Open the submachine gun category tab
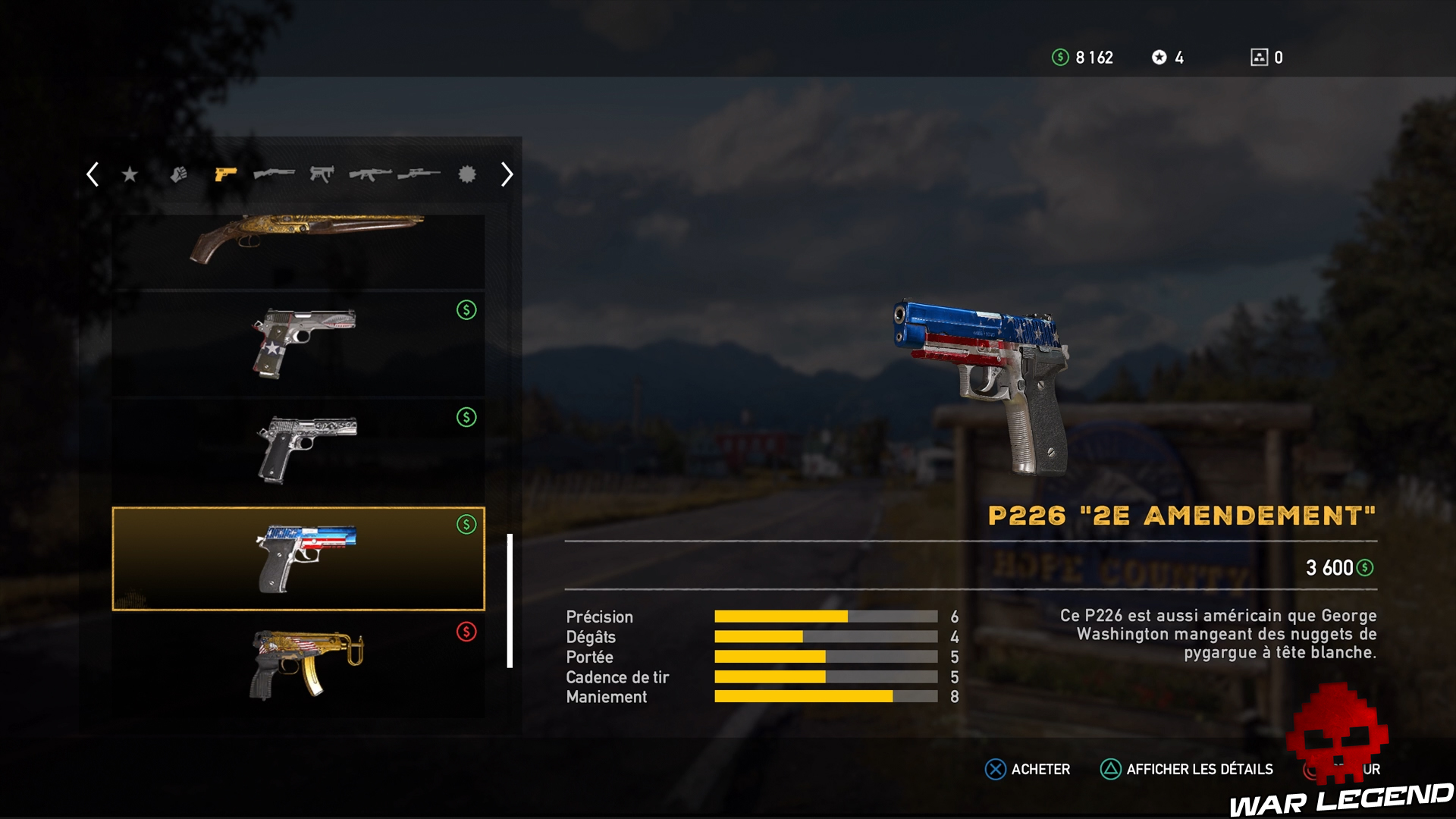The width and height of the screenshot is (1456, 819). coord(322,175)
